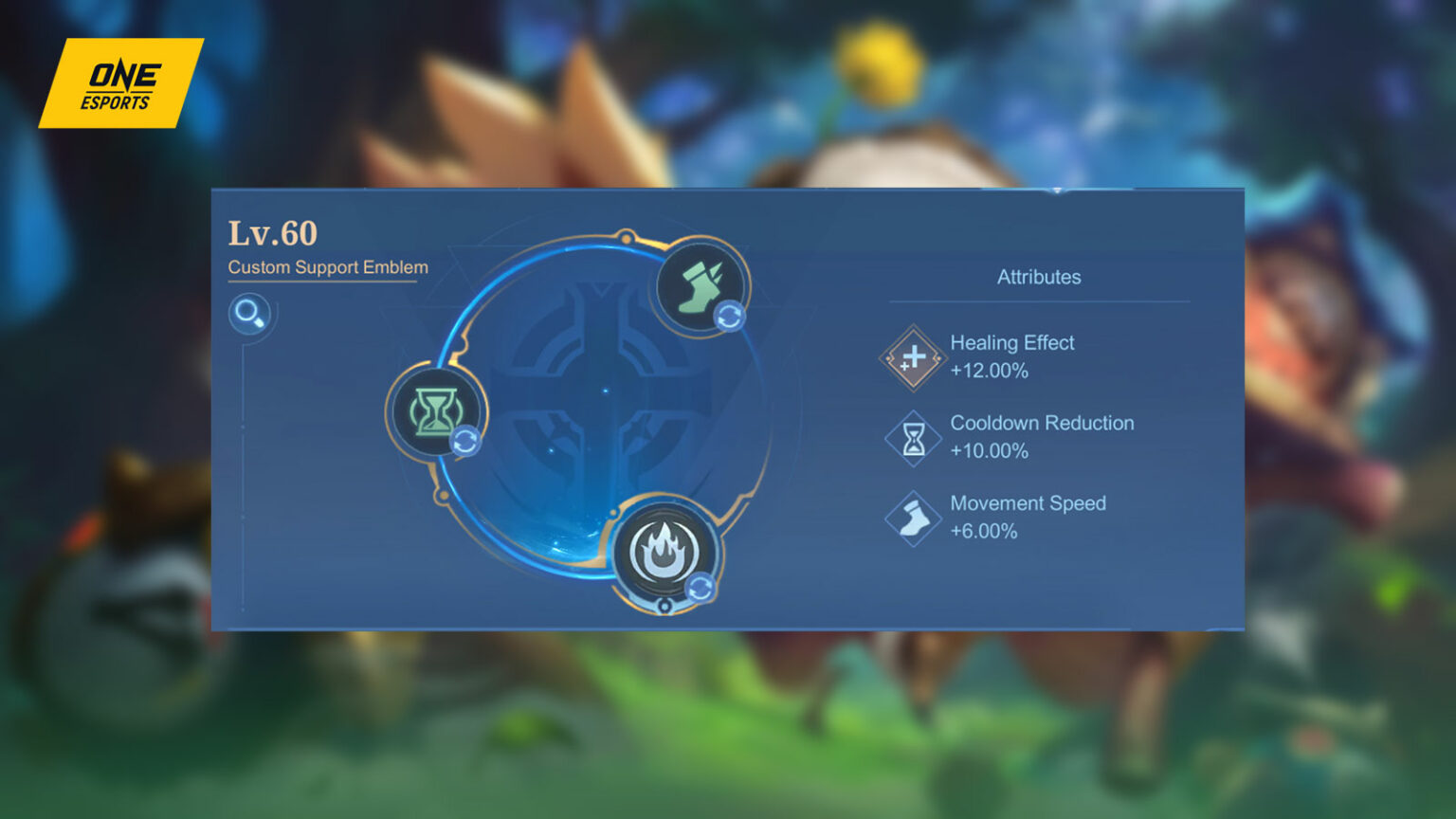This screenshot has height=819, width=1456.
Task: Click the Healing Effect attribute icon
Action: pos(912,357)
